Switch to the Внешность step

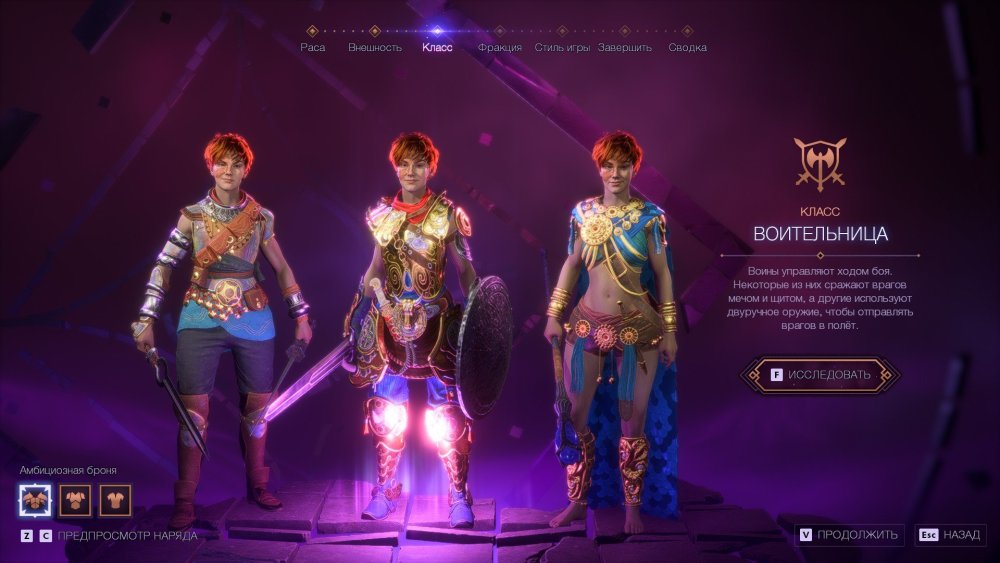tap(375, 47)
